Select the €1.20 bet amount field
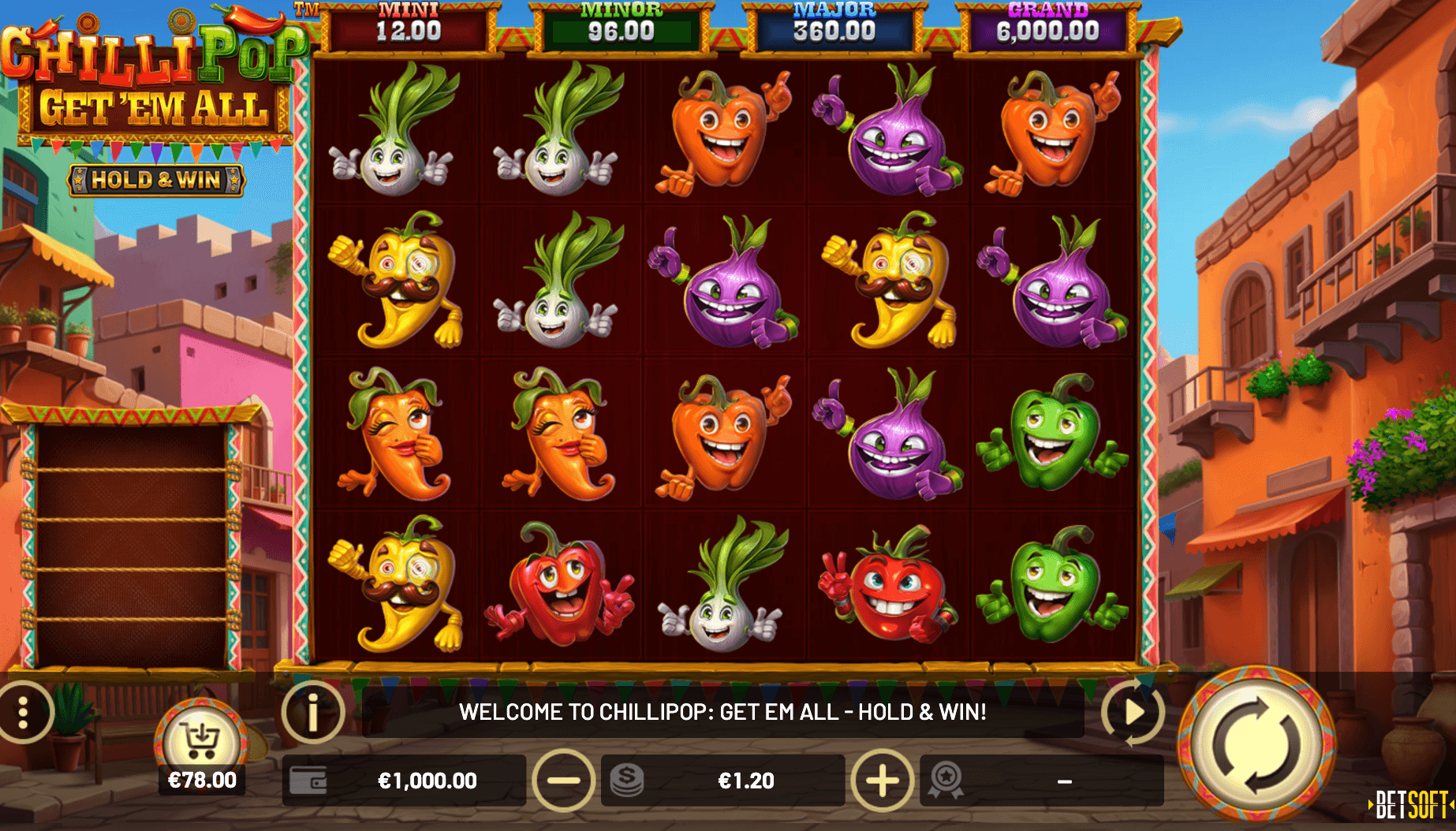The height and width of the screenshot is (831, 1456). (x=745, y=781)
